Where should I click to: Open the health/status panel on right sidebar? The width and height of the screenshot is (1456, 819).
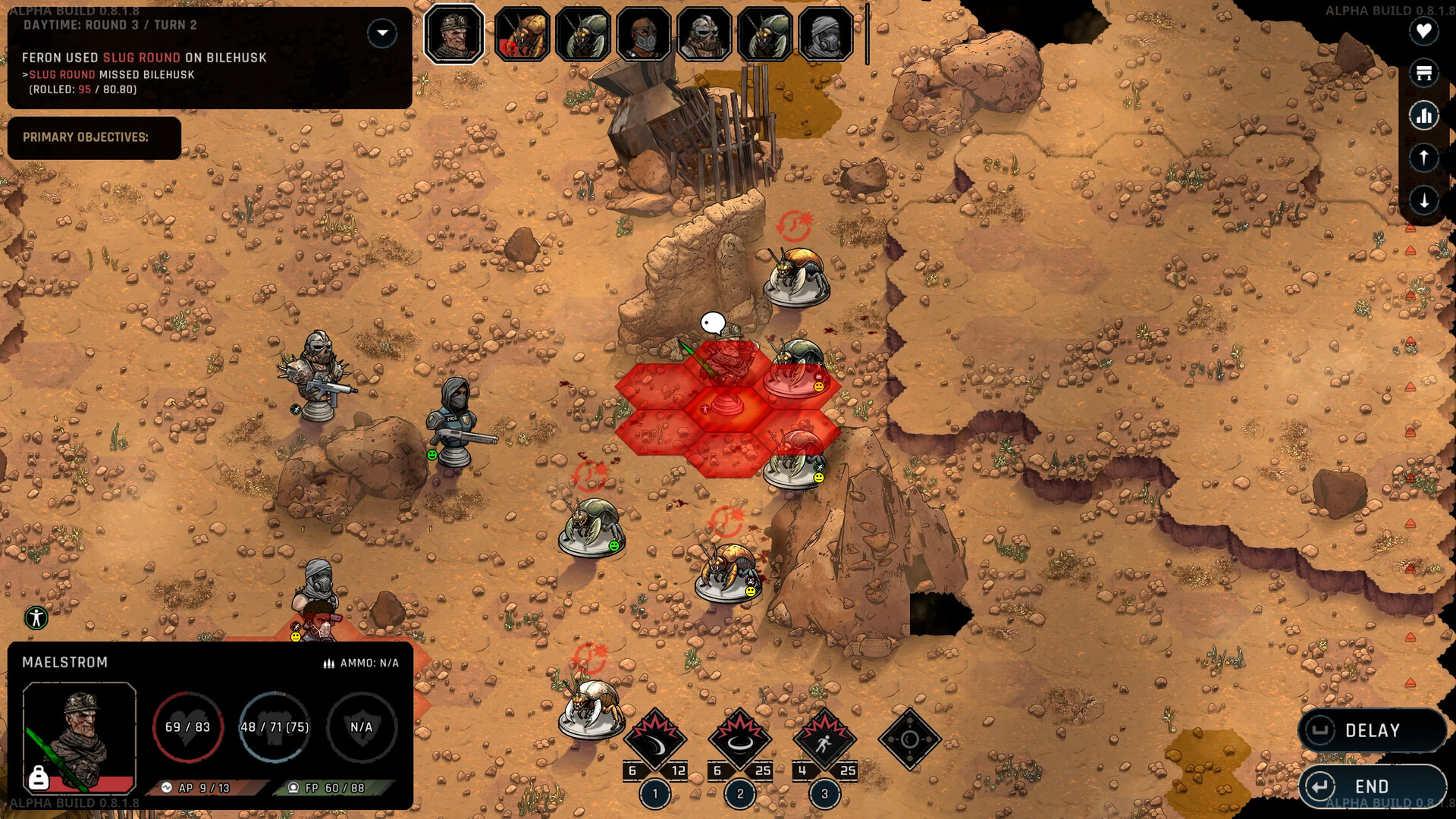(x=1424, y=32)
